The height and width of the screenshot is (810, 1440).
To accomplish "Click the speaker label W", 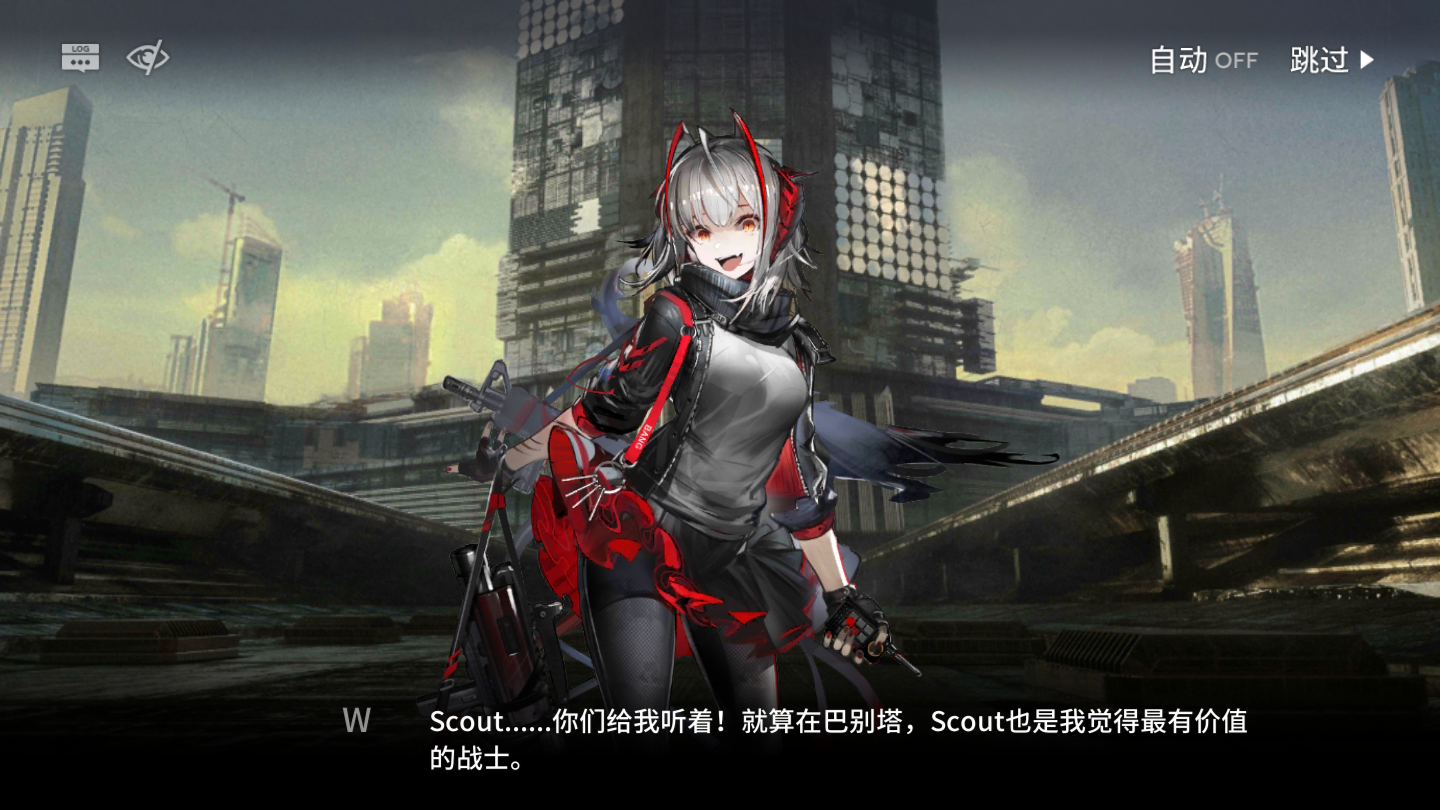I will pos(356,722).
